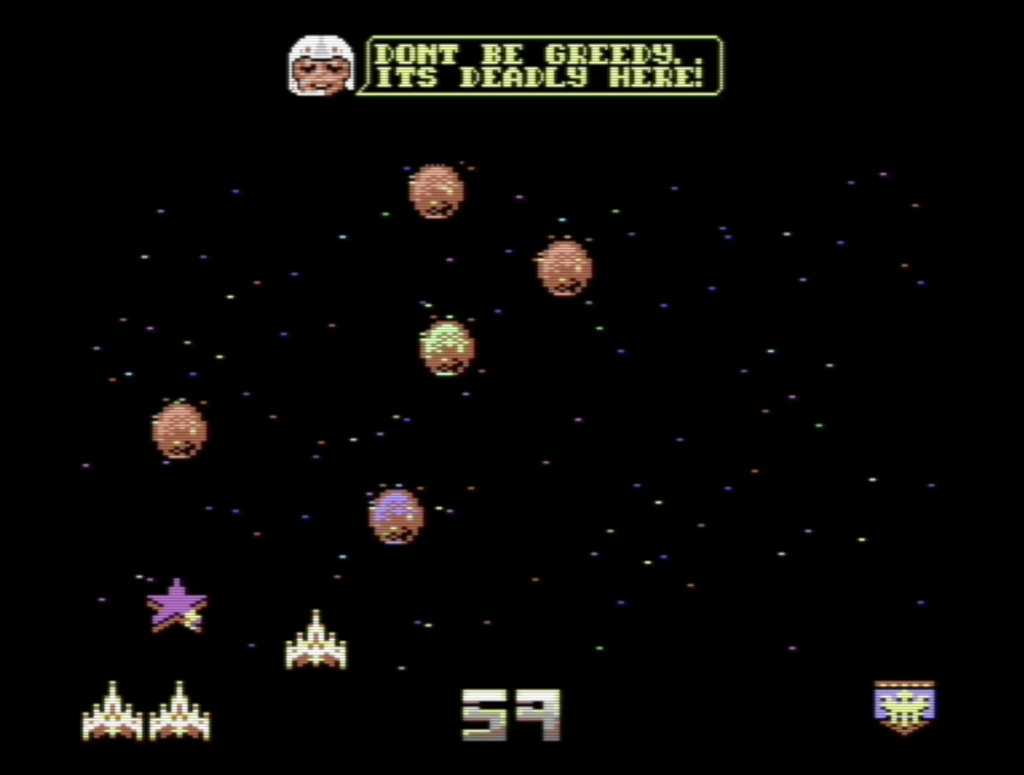Click the helmeted pilot portrait
The height and width of the screenshot is (775, 1024).
click(x=321, y=66)
